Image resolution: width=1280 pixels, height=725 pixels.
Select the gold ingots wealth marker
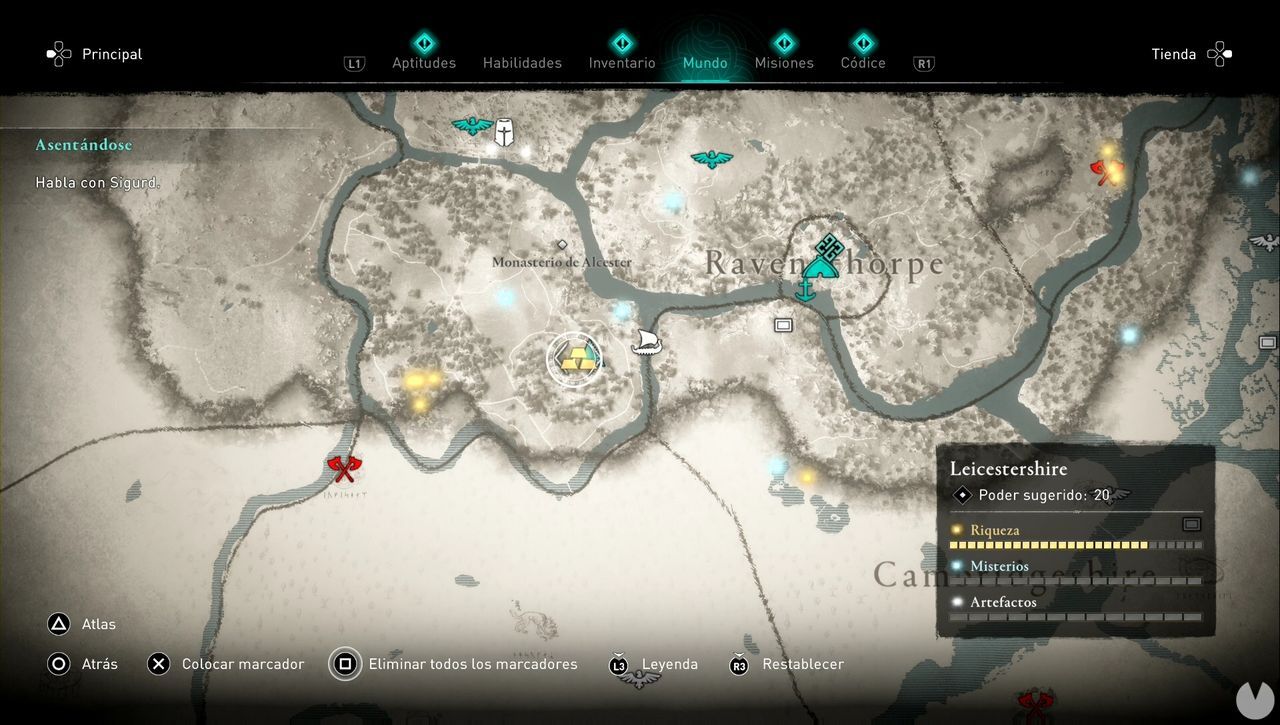coord(575,359)
